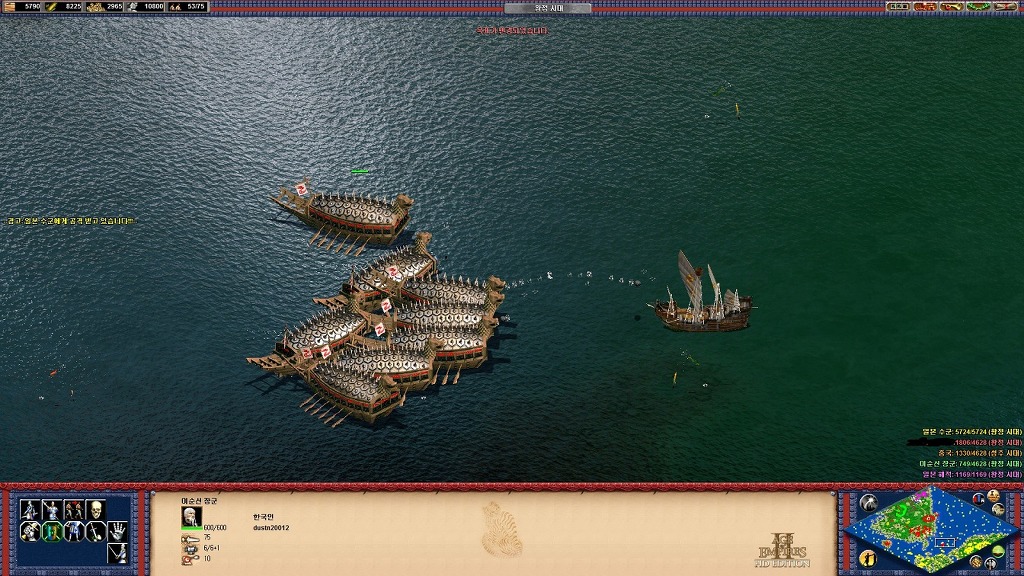Activate the stop command hand icon
1024x576 pixels.
click(118, 530)
